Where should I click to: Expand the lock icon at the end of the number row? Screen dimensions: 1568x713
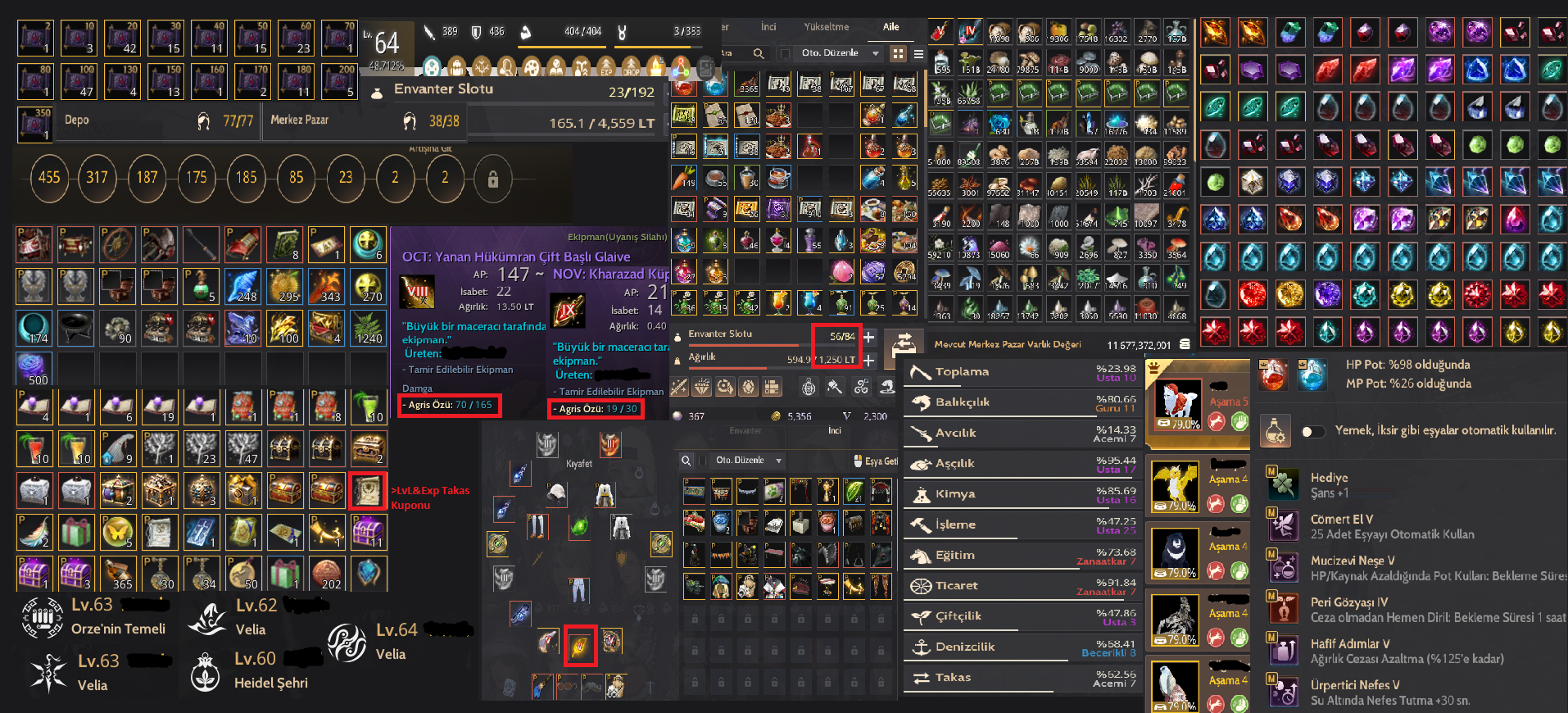pos(493,179)
